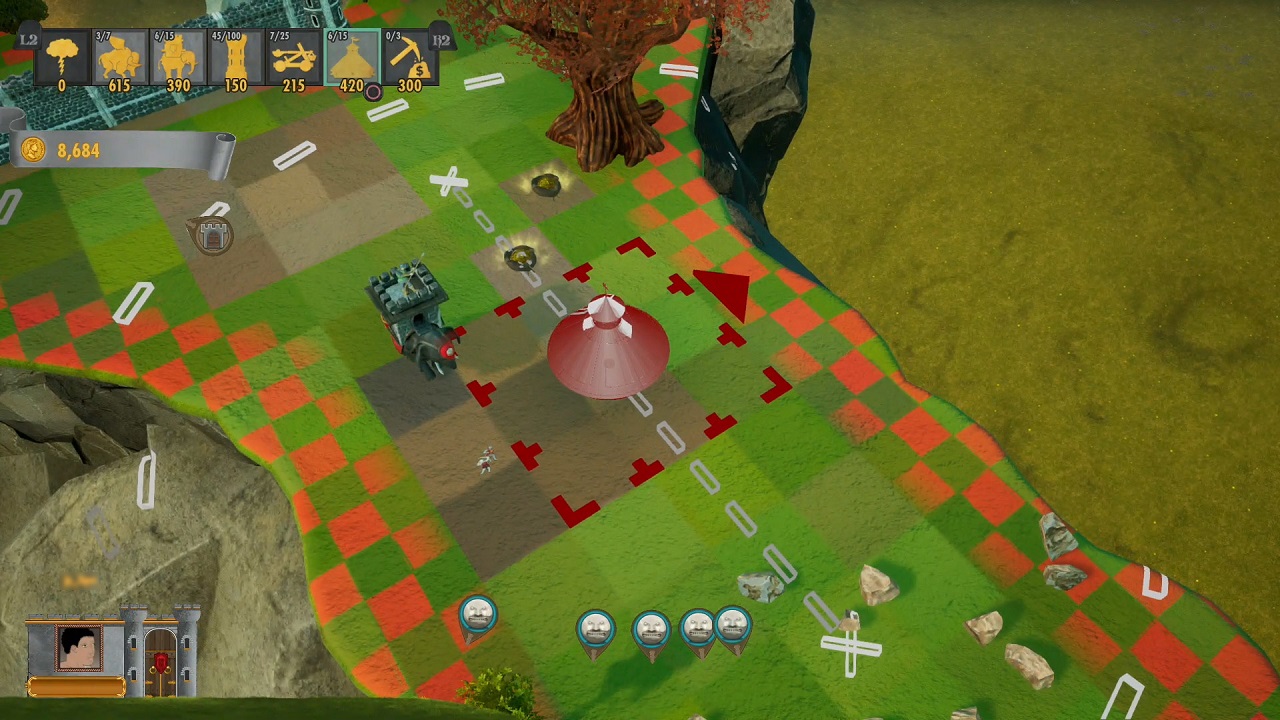
Task: Click the player portrait in the castle panel
Action: point(79,649)
